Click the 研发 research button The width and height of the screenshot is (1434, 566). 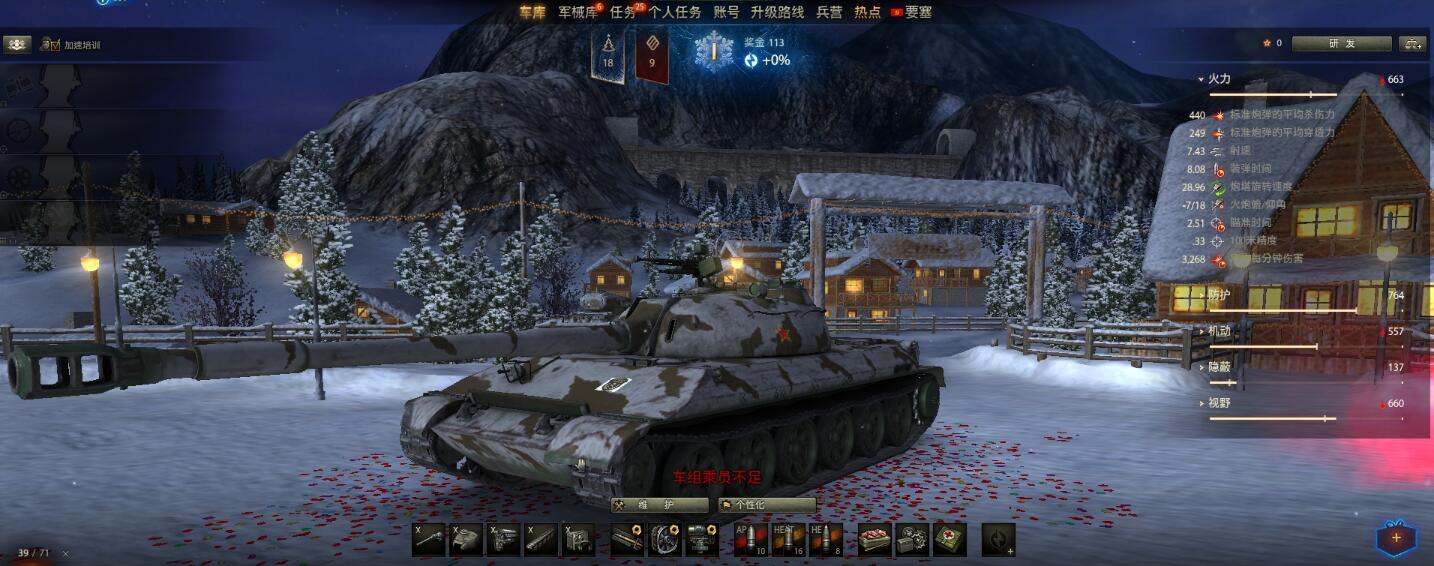pos(1341,44)
